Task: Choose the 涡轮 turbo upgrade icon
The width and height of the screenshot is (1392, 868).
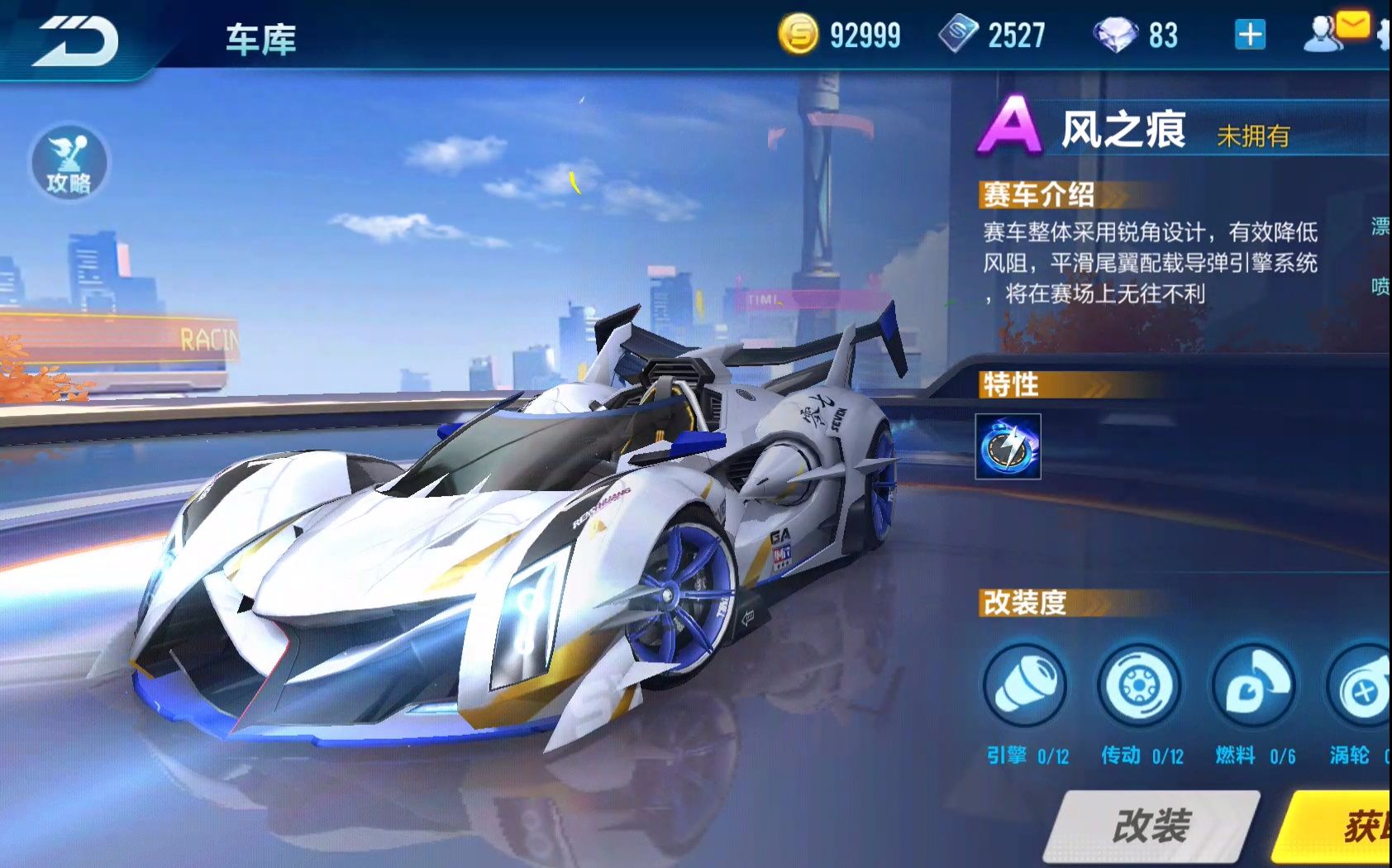Action: (1361, 687)
